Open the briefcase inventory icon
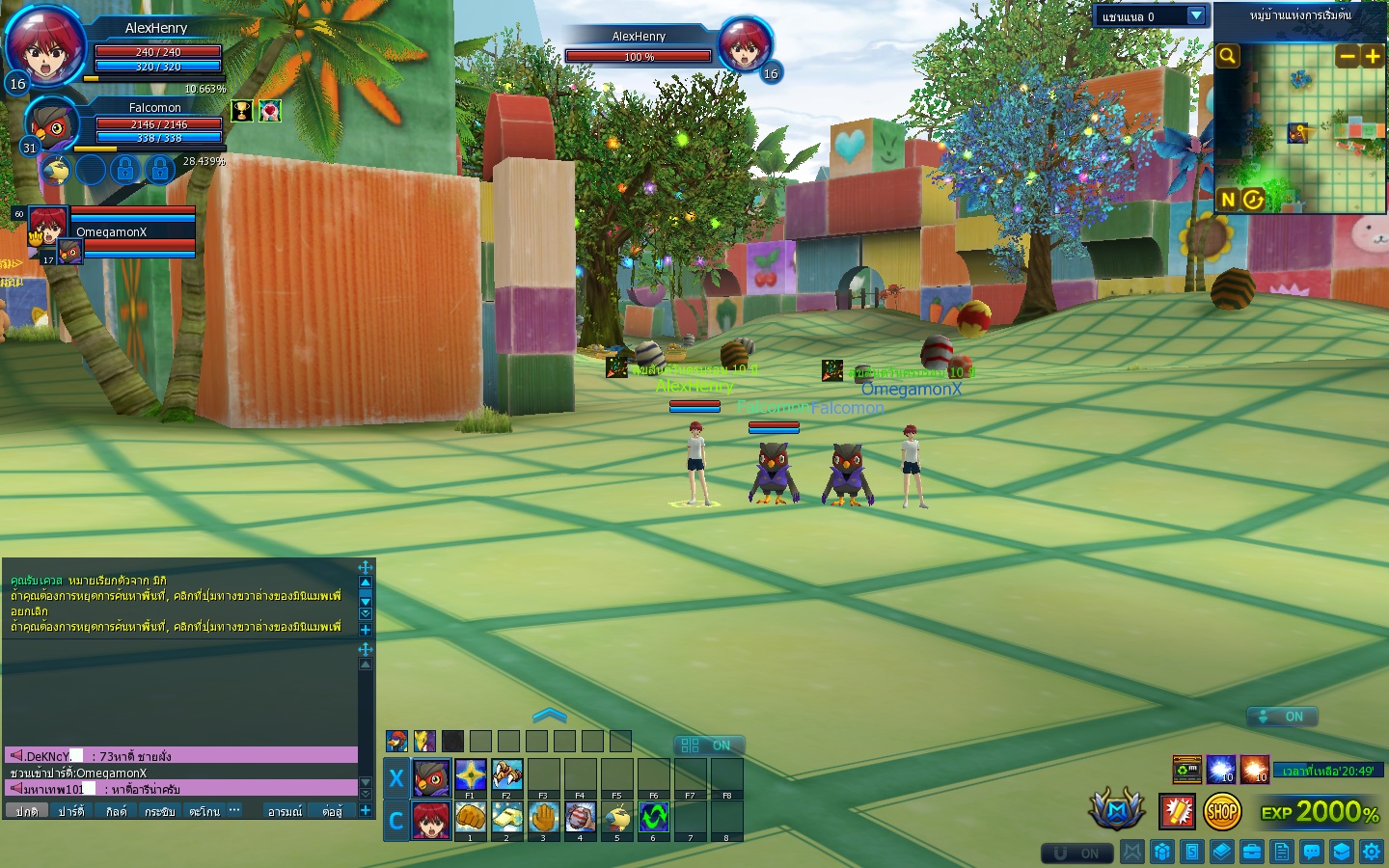The height and width of the screenshot is (868, 1389). 1252,852
